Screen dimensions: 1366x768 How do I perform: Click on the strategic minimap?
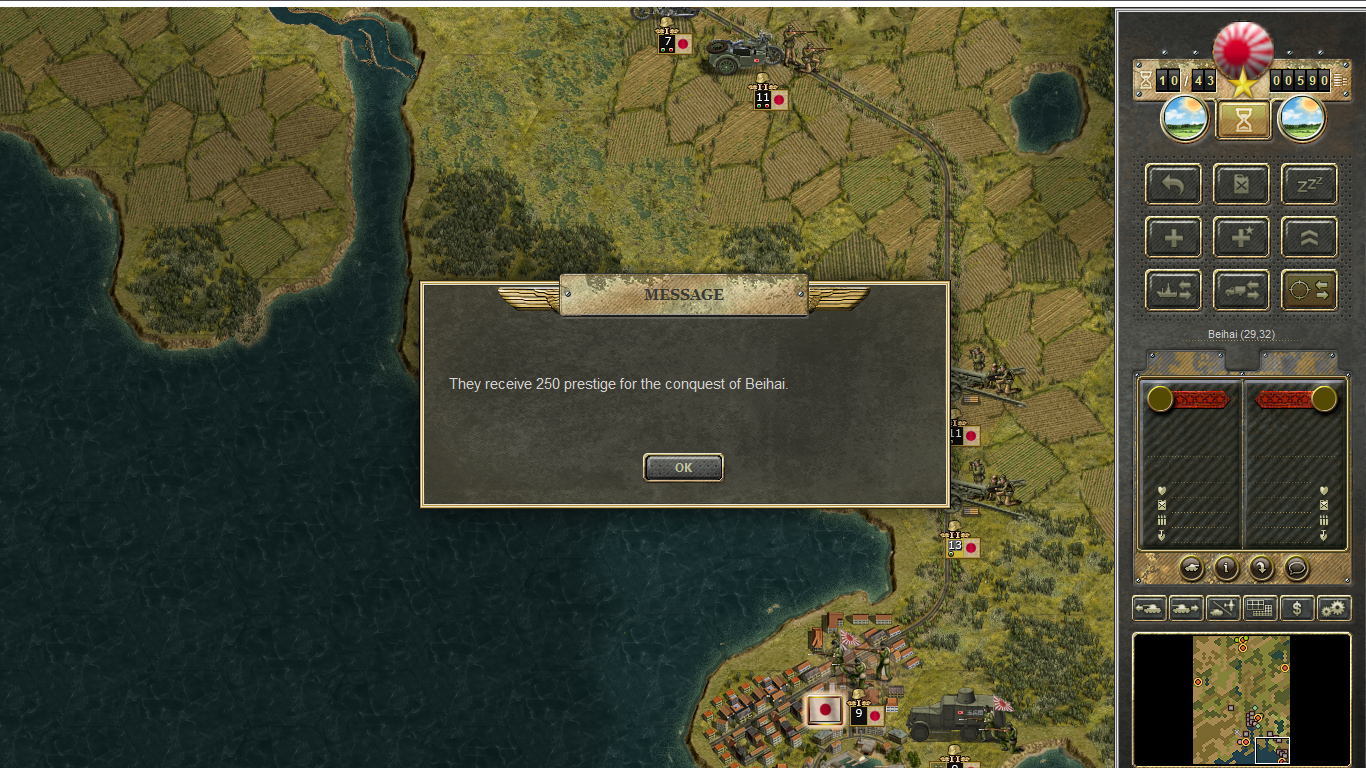pos(1241,699)
